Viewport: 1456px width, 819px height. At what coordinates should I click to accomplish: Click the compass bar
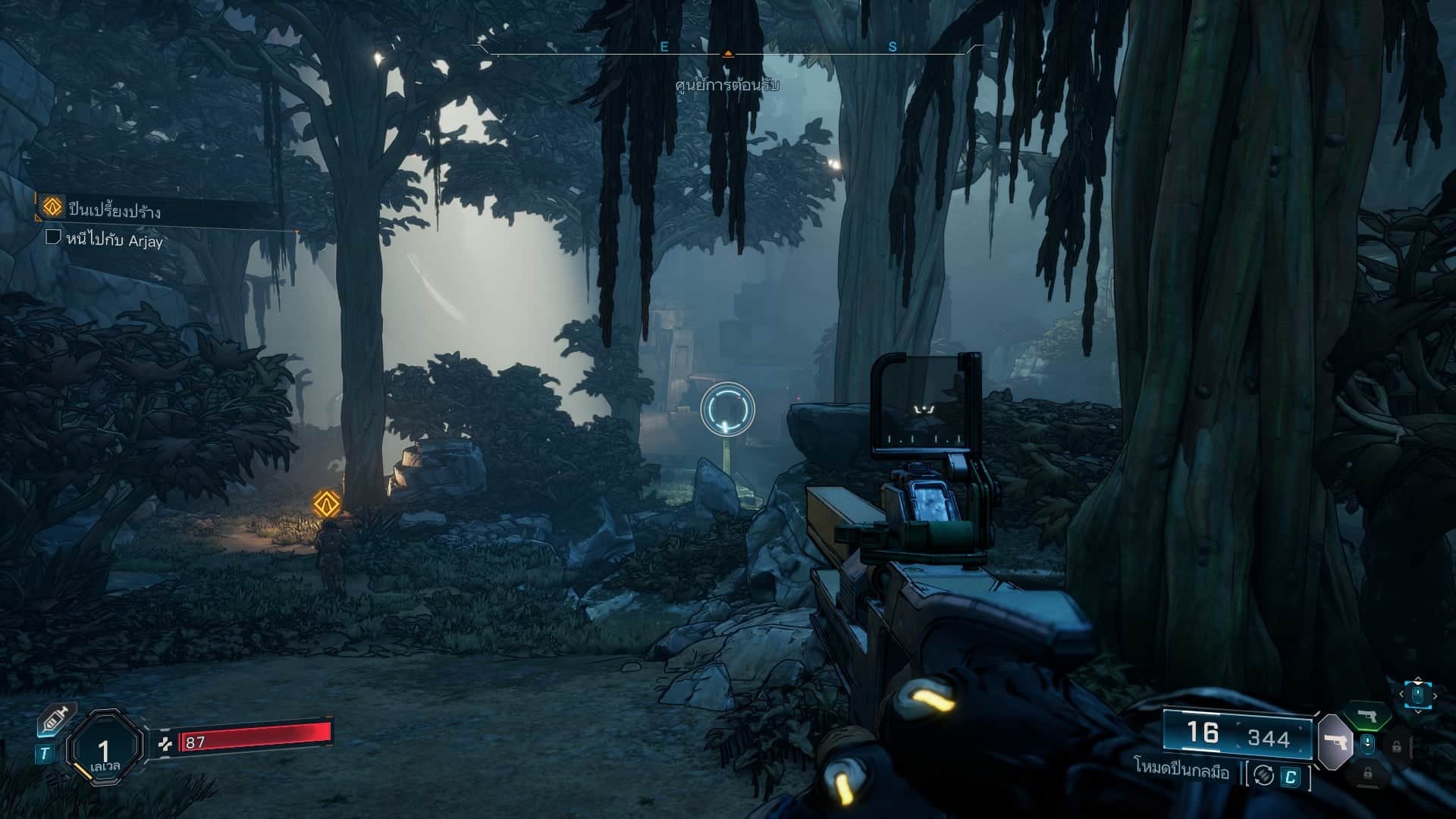pos(726,52)
